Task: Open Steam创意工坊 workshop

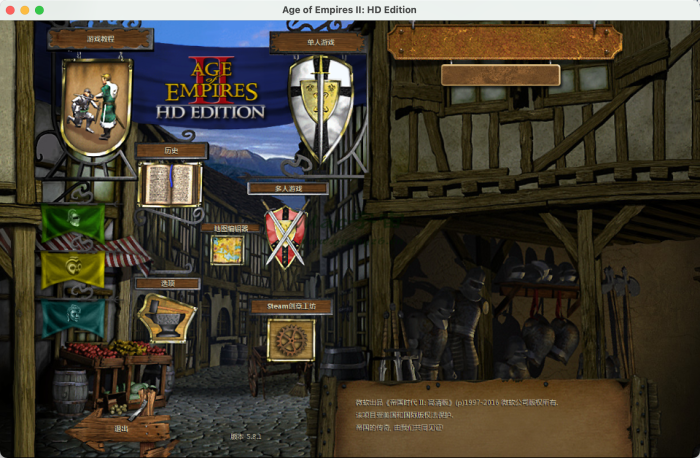Action: point(291,307)
